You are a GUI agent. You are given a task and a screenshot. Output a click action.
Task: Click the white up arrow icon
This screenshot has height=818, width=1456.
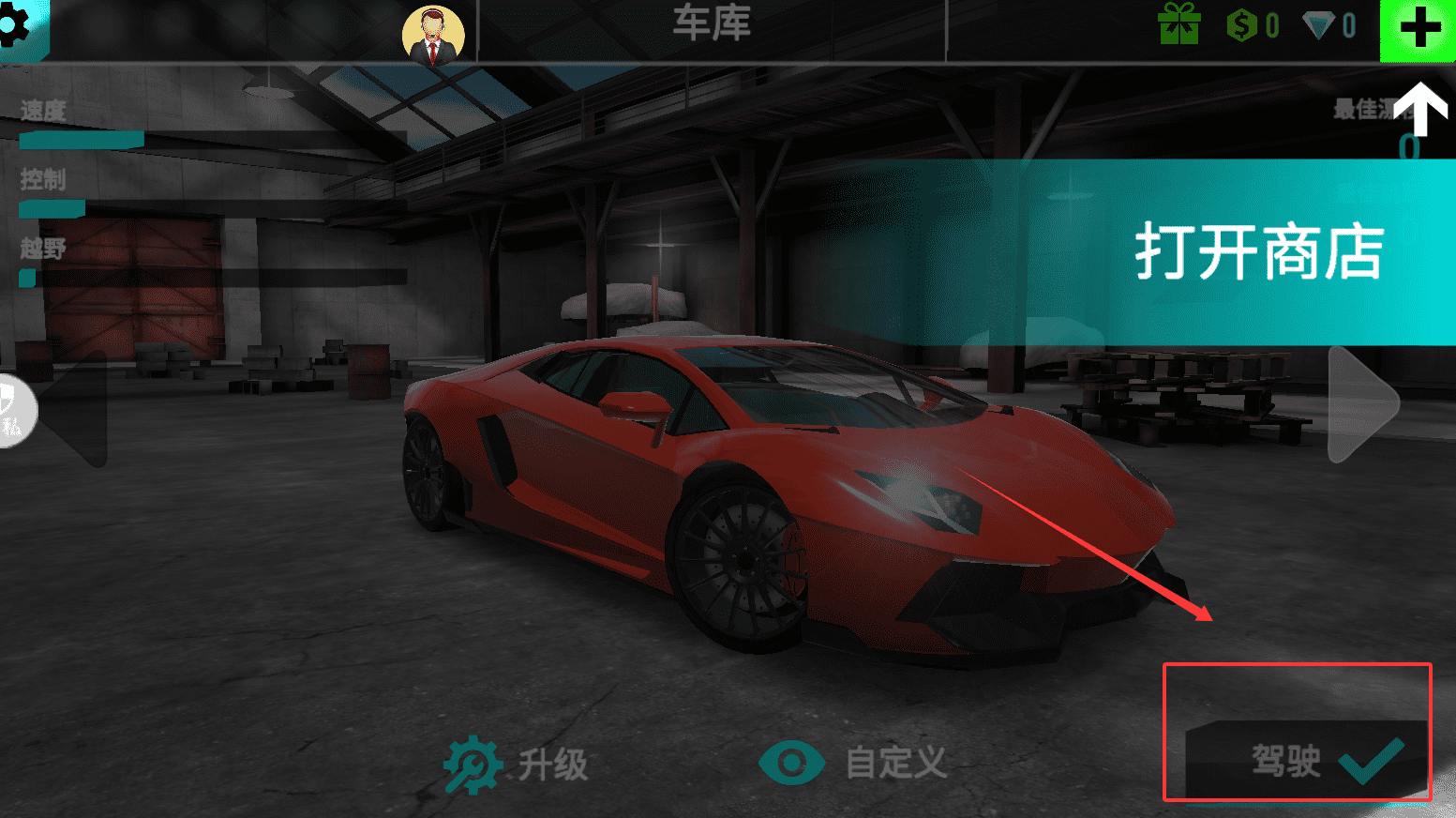(x=1421, y=108)
